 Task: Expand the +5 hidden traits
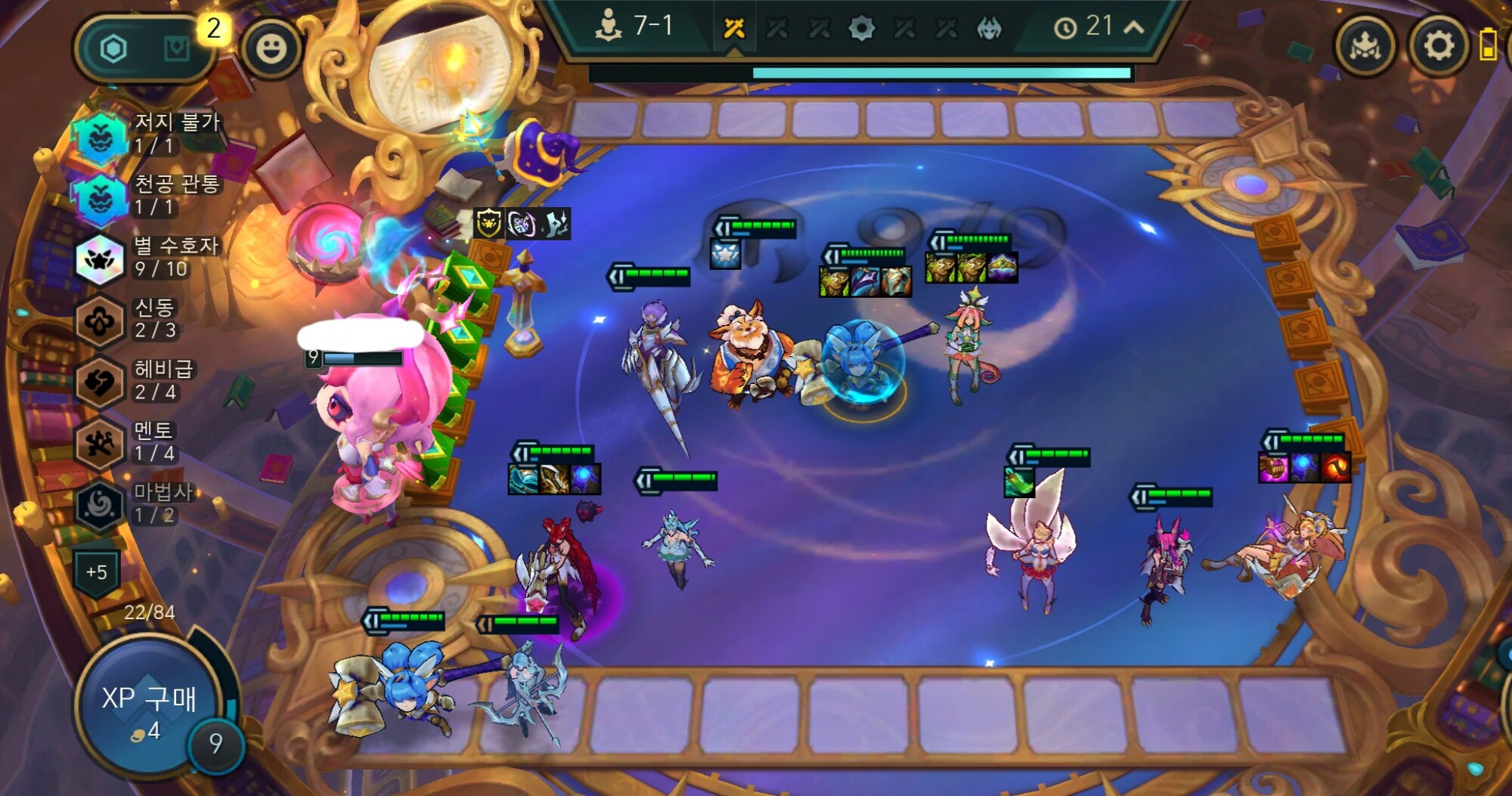pos(97,572)
